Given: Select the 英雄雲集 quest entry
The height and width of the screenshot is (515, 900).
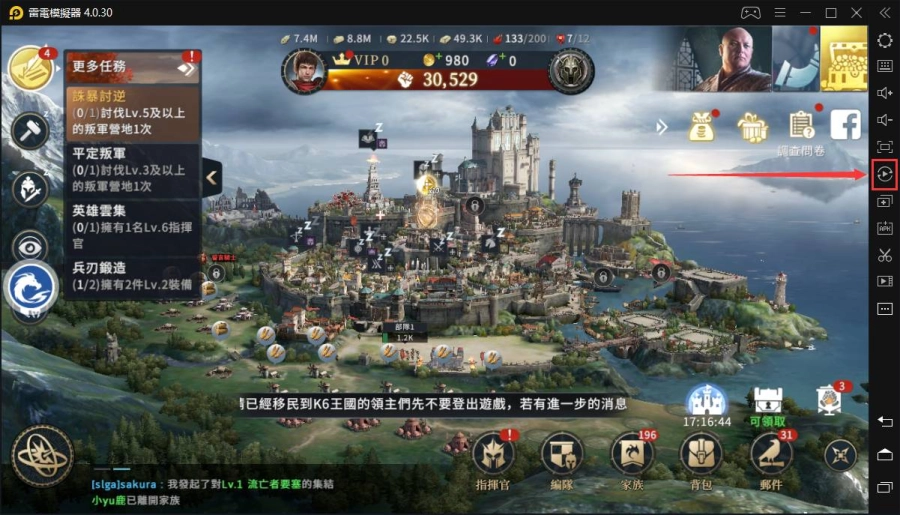Looking at the screenshot, I should pos(132,226).
